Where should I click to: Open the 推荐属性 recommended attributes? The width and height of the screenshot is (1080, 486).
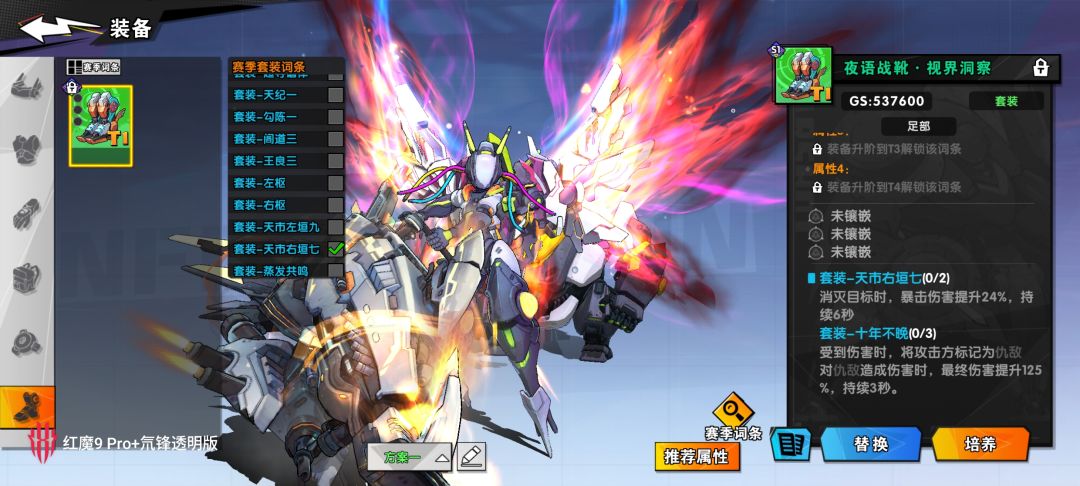698,456
